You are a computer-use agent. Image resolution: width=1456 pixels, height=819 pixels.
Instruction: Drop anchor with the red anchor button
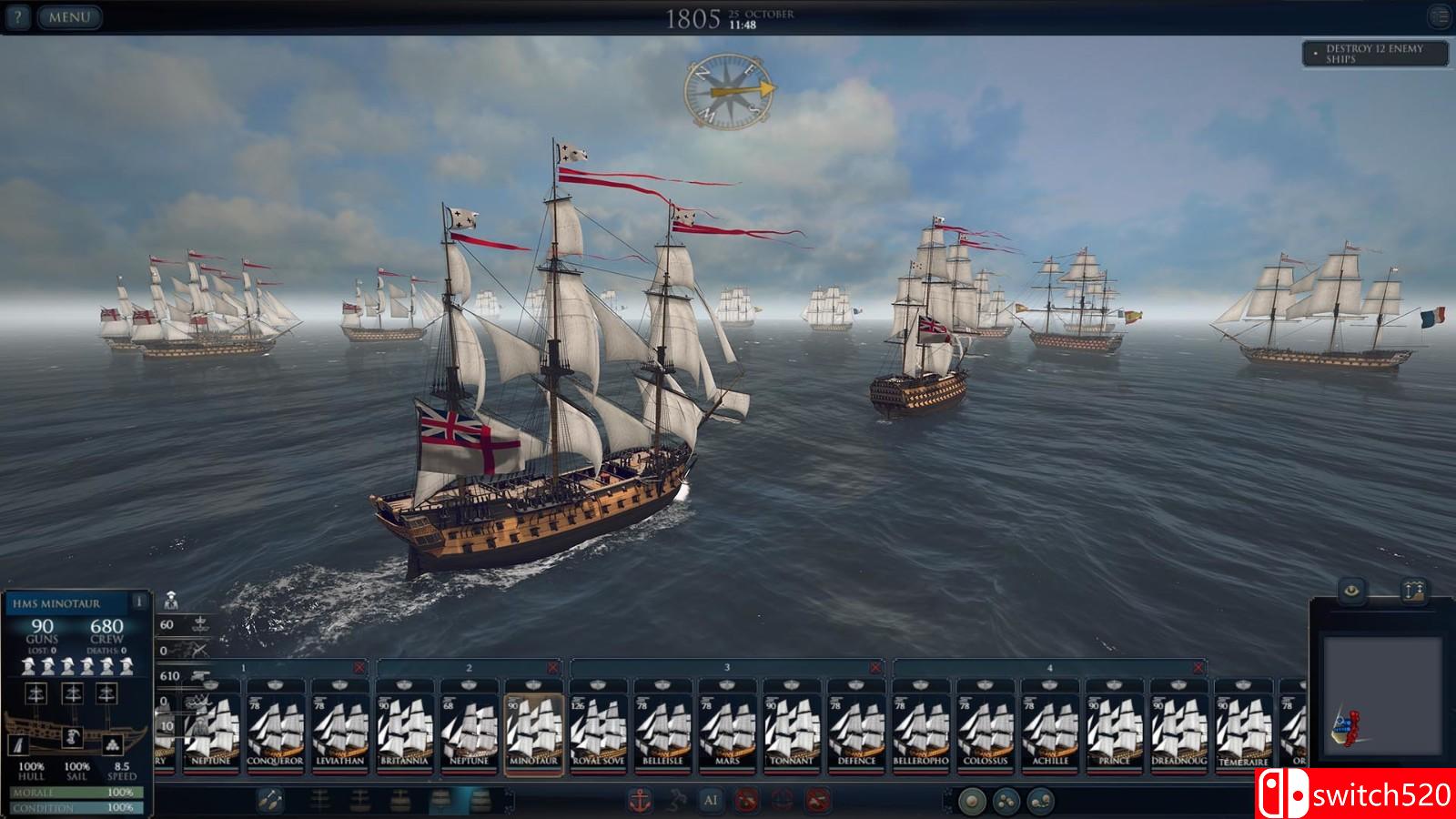tap(640, 801)
